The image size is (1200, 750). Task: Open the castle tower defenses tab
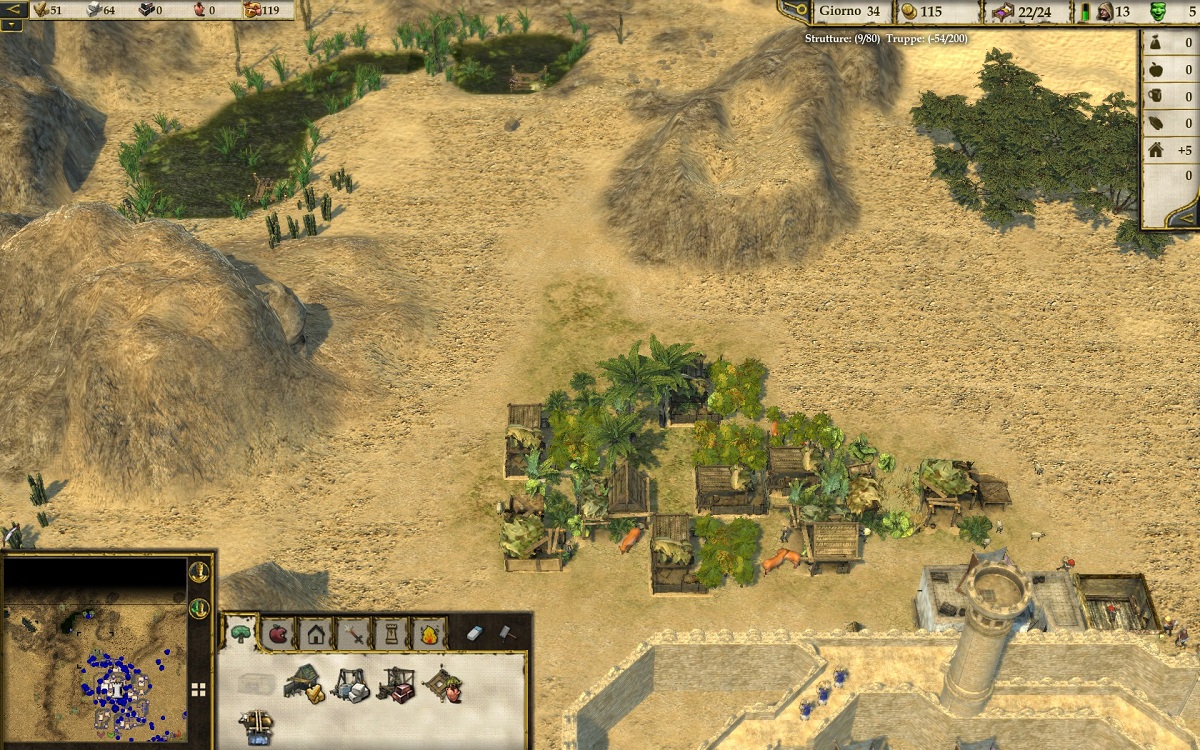click(391, 633)
